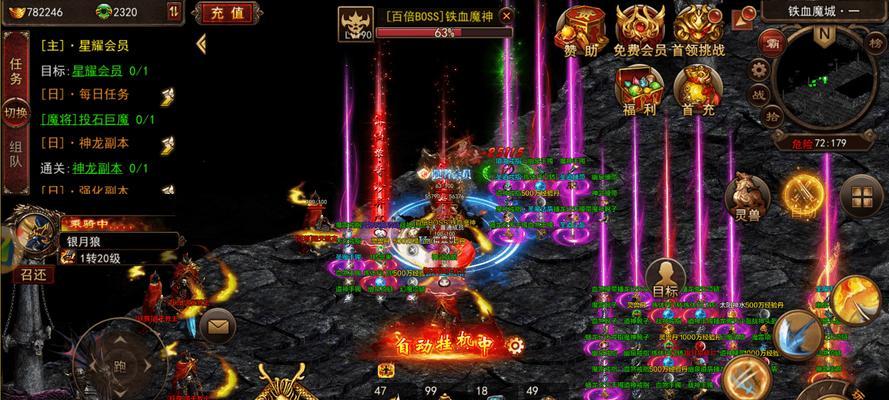Switch to the 任务 quest tab
The width and height of the screenshot is (889, 400).
16,71
